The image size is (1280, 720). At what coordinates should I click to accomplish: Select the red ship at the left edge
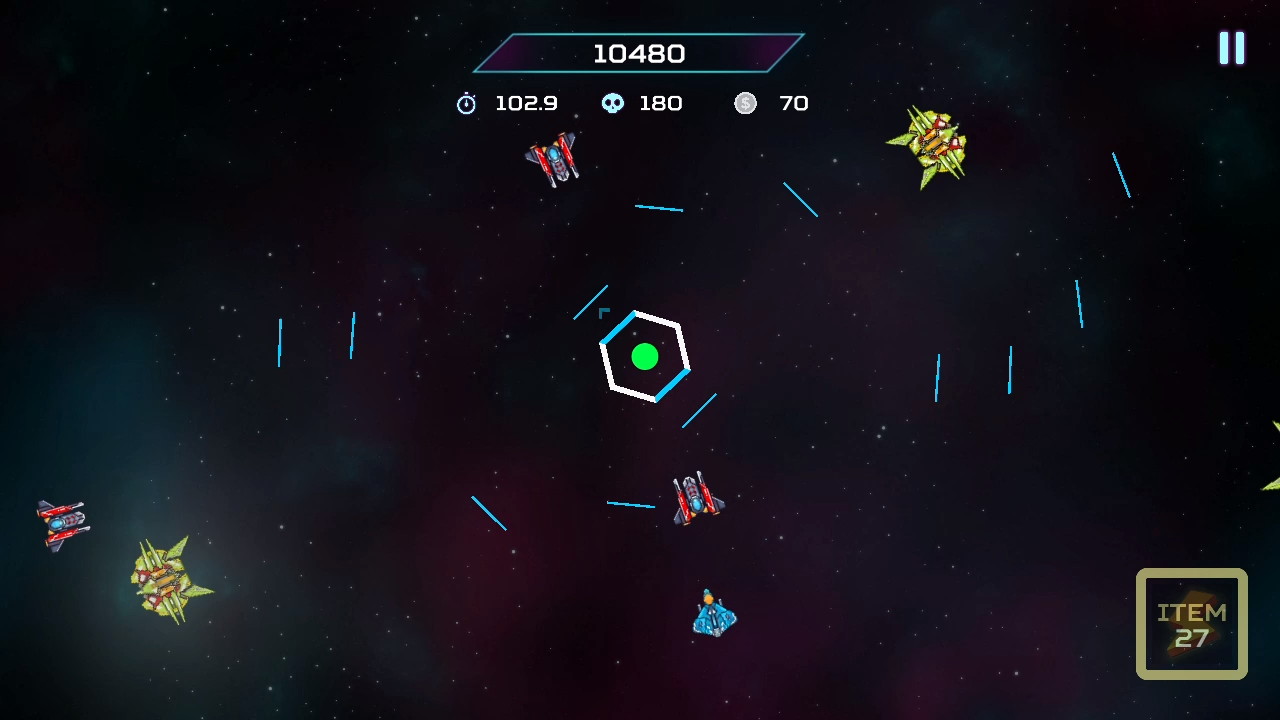60,523
